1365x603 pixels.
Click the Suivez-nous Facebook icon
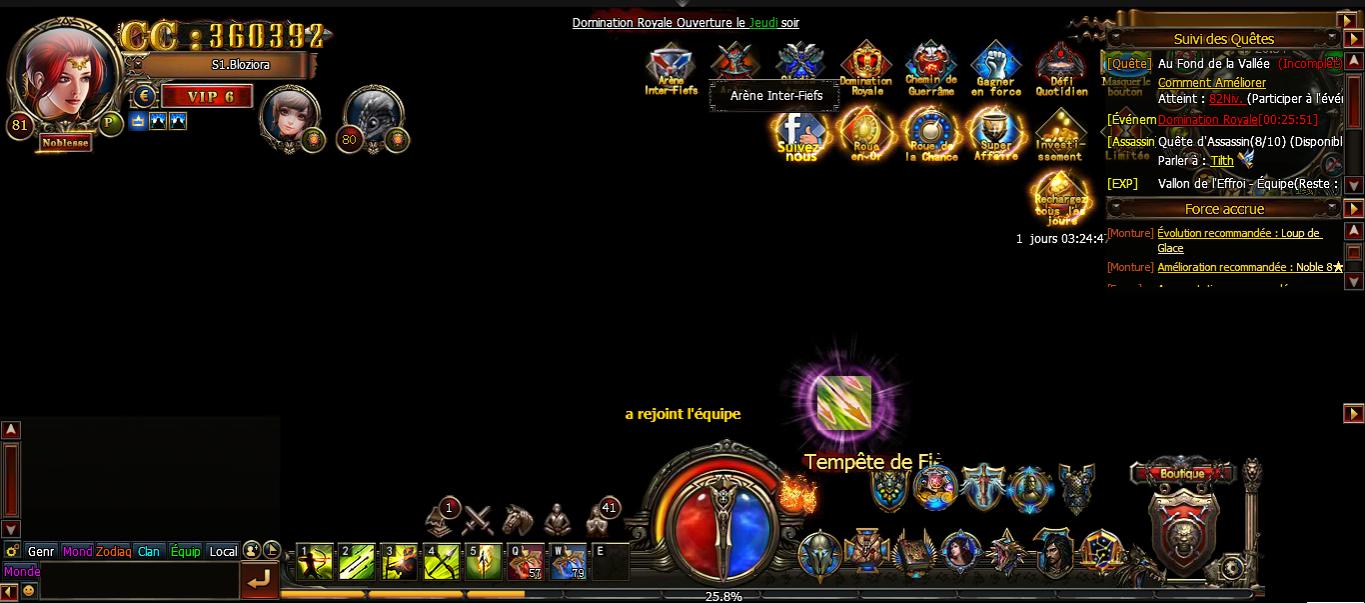(800, 133)
